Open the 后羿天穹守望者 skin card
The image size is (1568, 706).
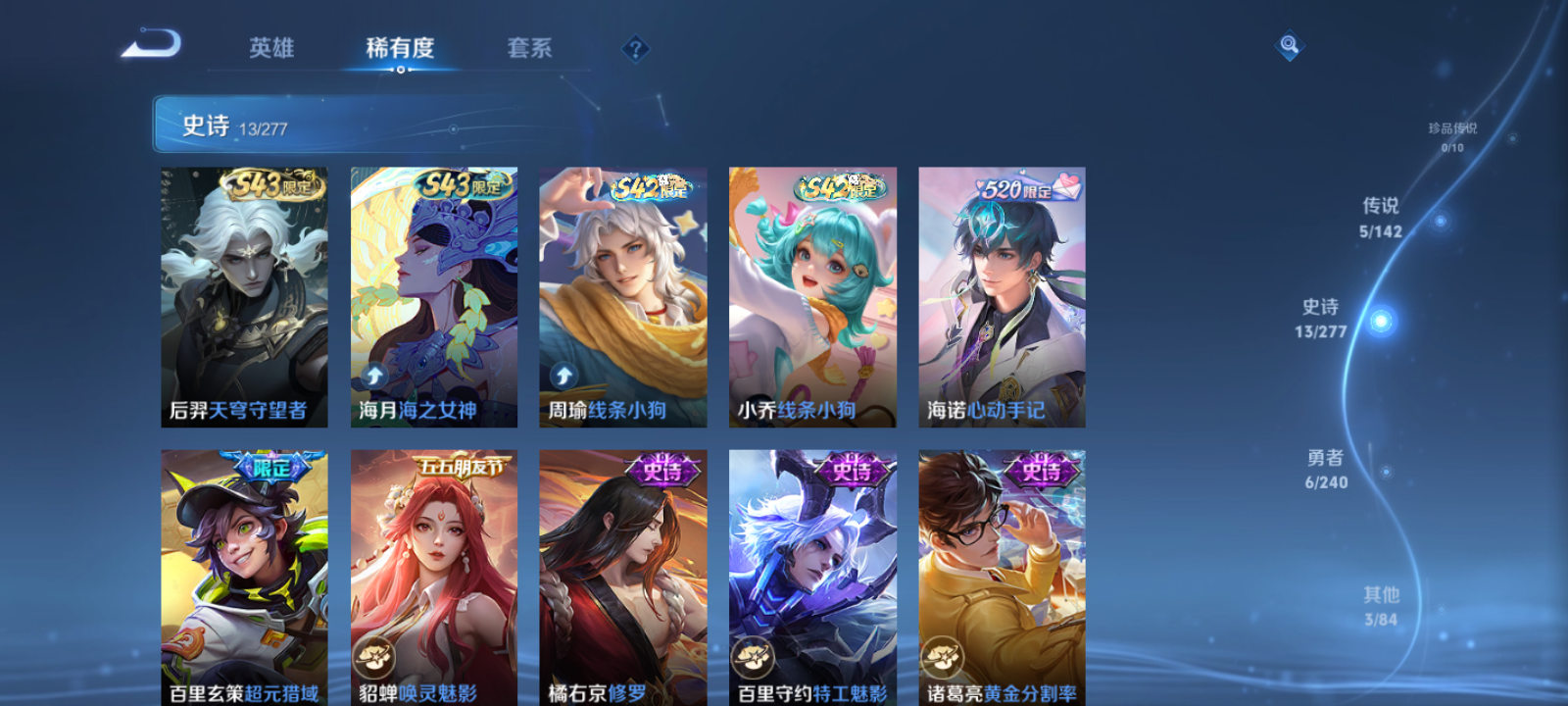(243, 294)
